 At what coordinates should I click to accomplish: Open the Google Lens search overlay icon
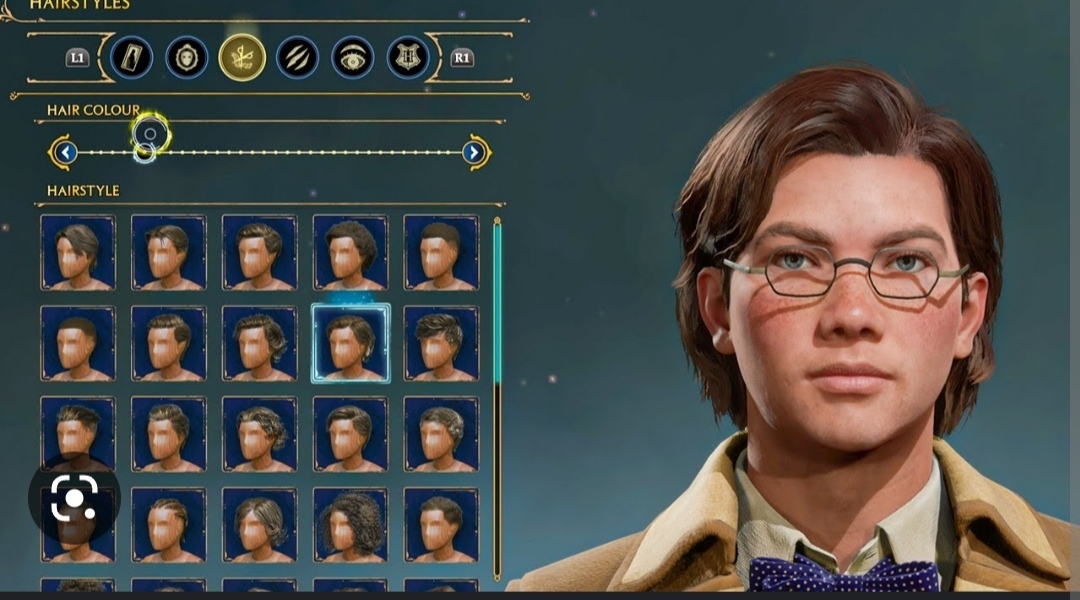(x=74, y=498)
